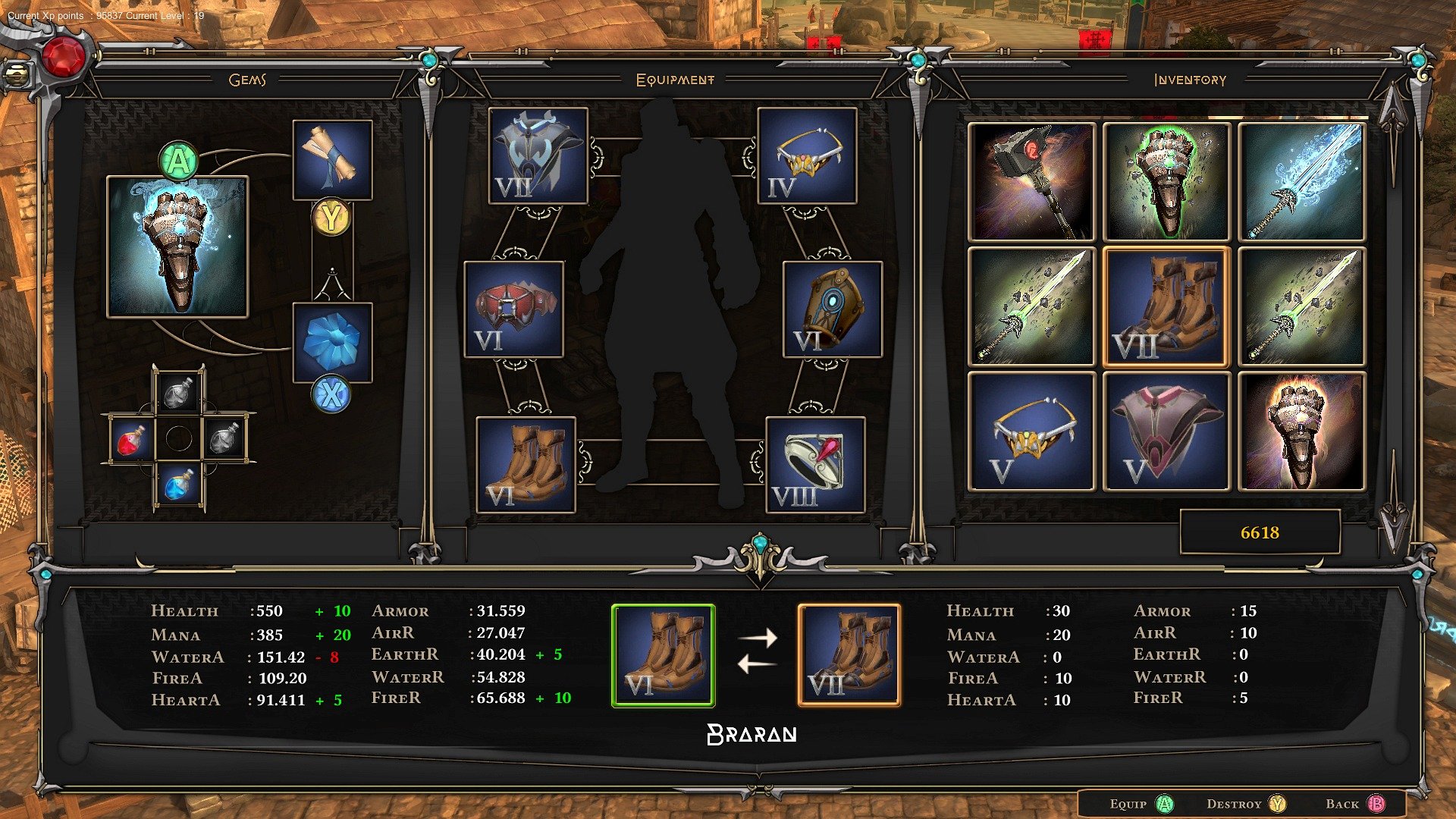Click the red jewel in the corner
The height and width of the screenshot is (819, 1456).
coord(64,56)
